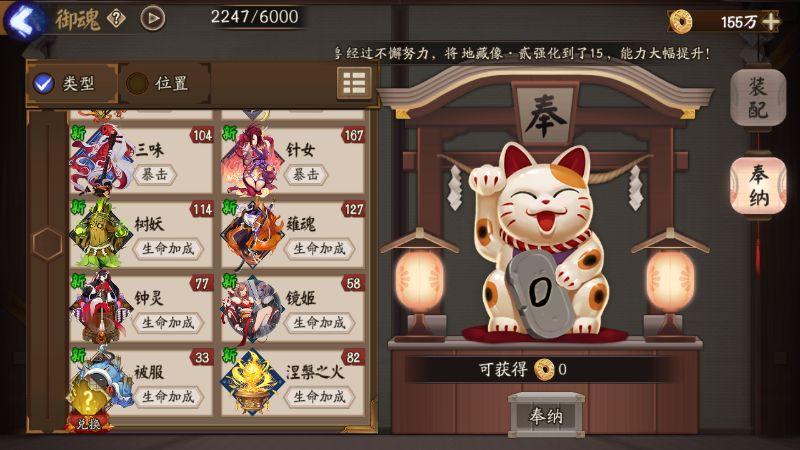Select the 类型 sort option

click(x=67, y=84)
